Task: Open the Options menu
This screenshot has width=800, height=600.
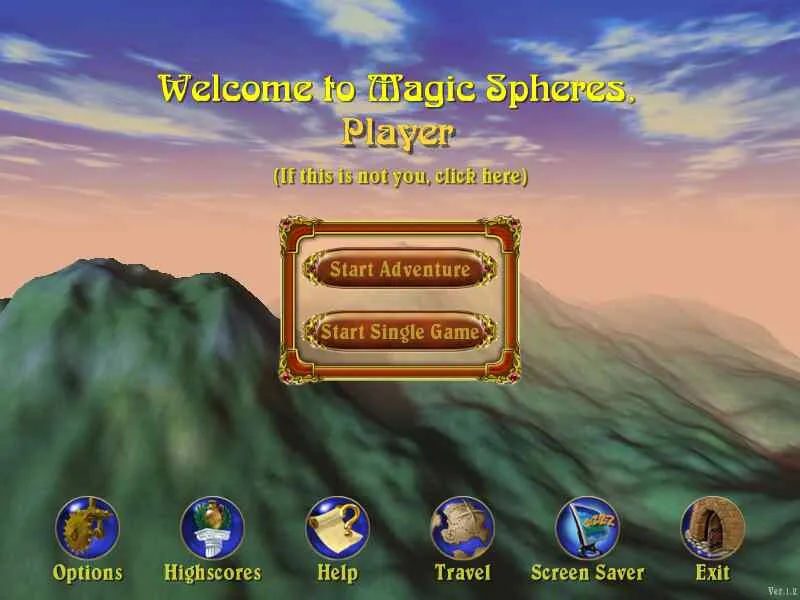Action: pos(87,529)
